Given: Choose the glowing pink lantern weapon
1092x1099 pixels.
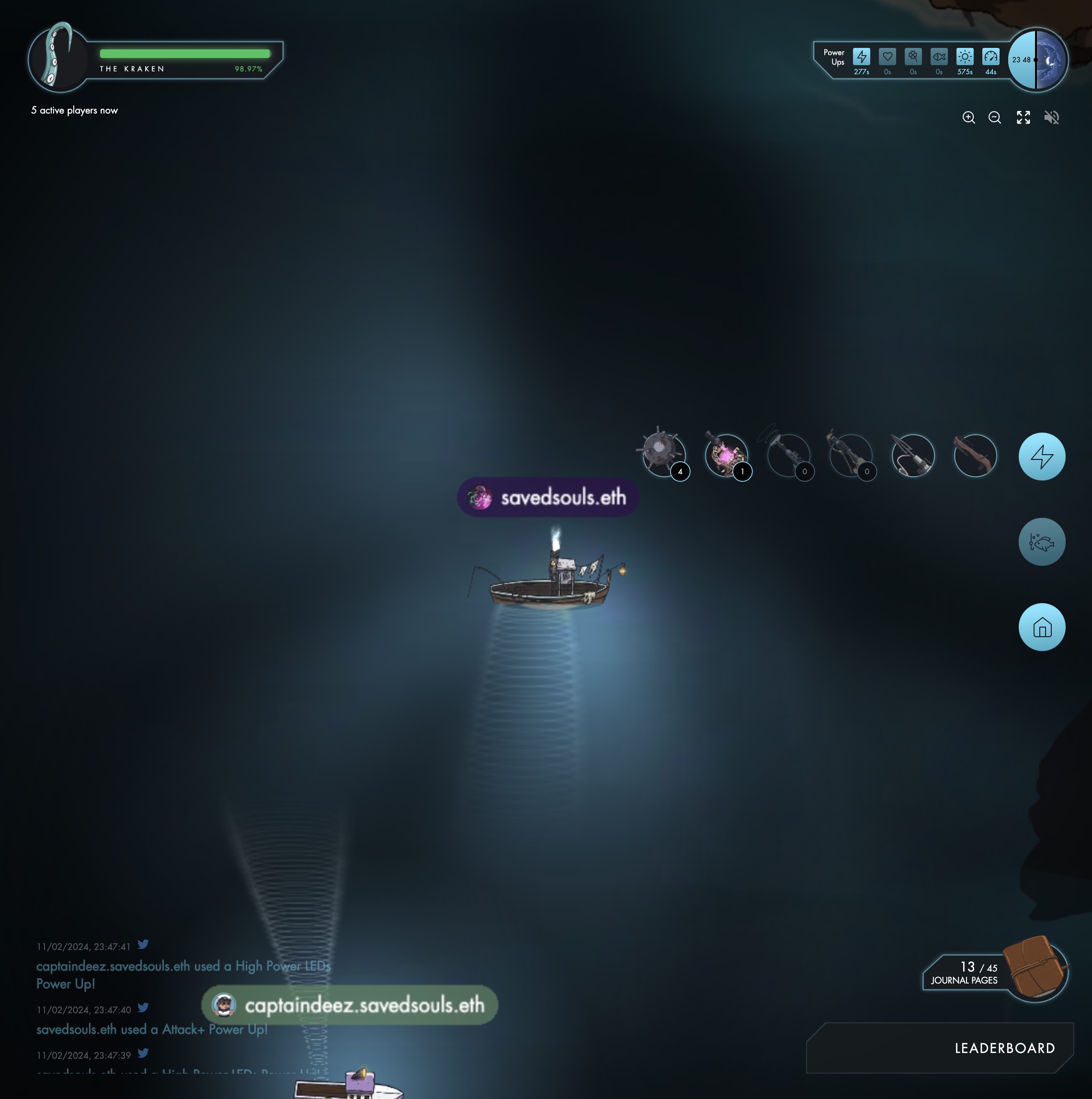Looking at the screenshot, I should pyautogui.click(x=725, y=456).
